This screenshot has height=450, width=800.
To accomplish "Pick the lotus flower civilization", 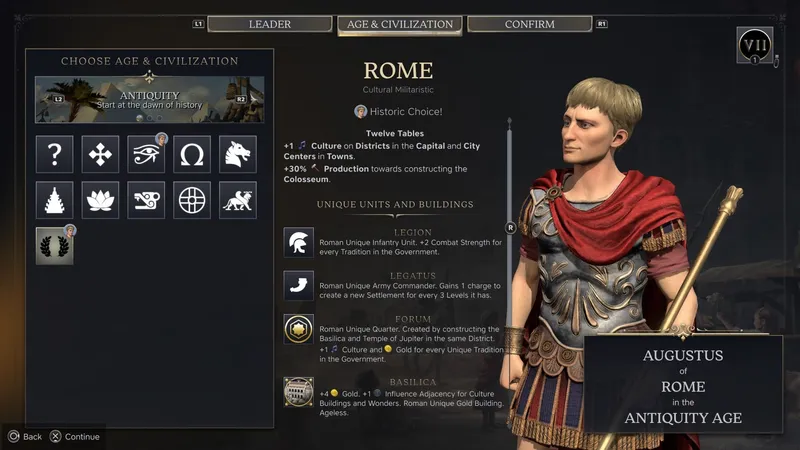I will [100, 200].
